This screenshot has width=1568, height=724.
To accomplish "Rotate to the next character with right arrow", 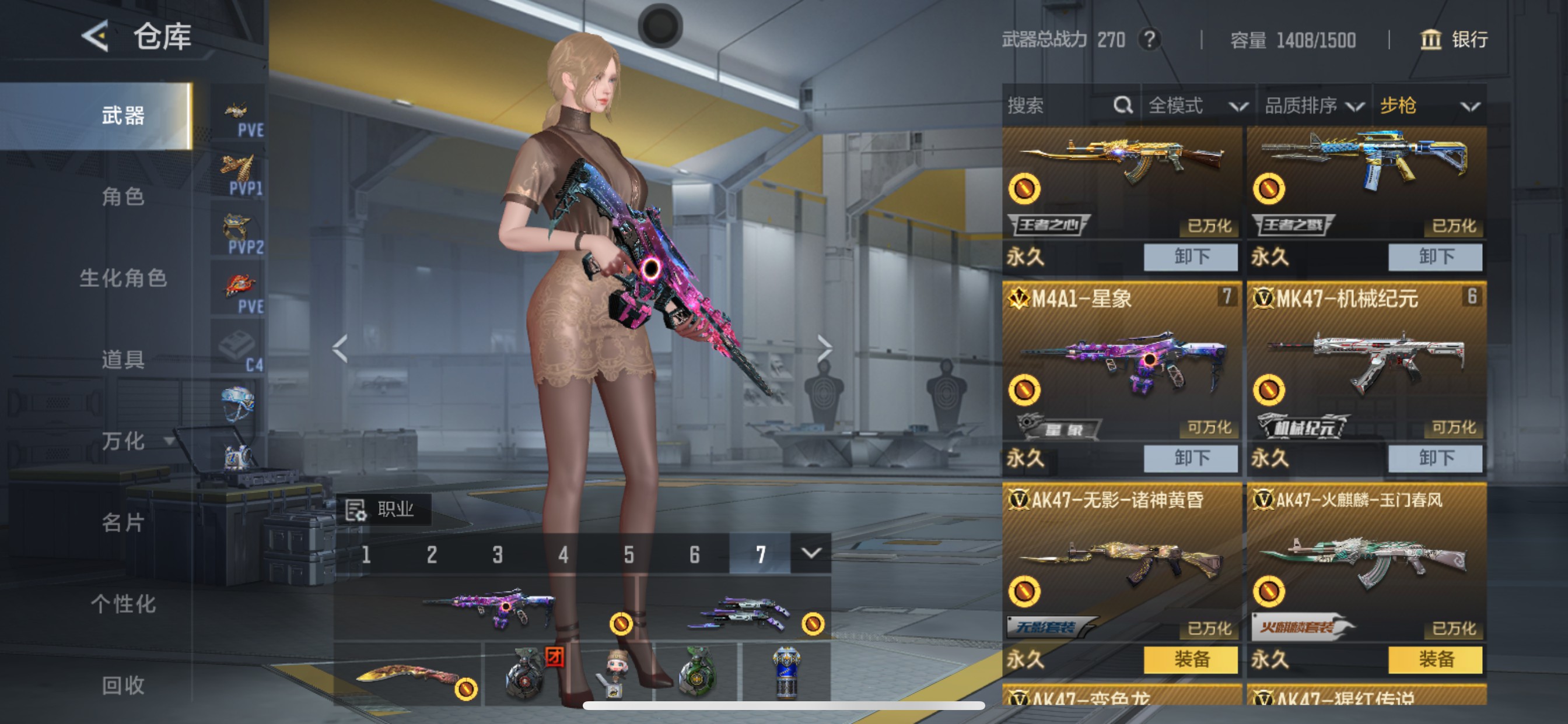I will 824,348.
